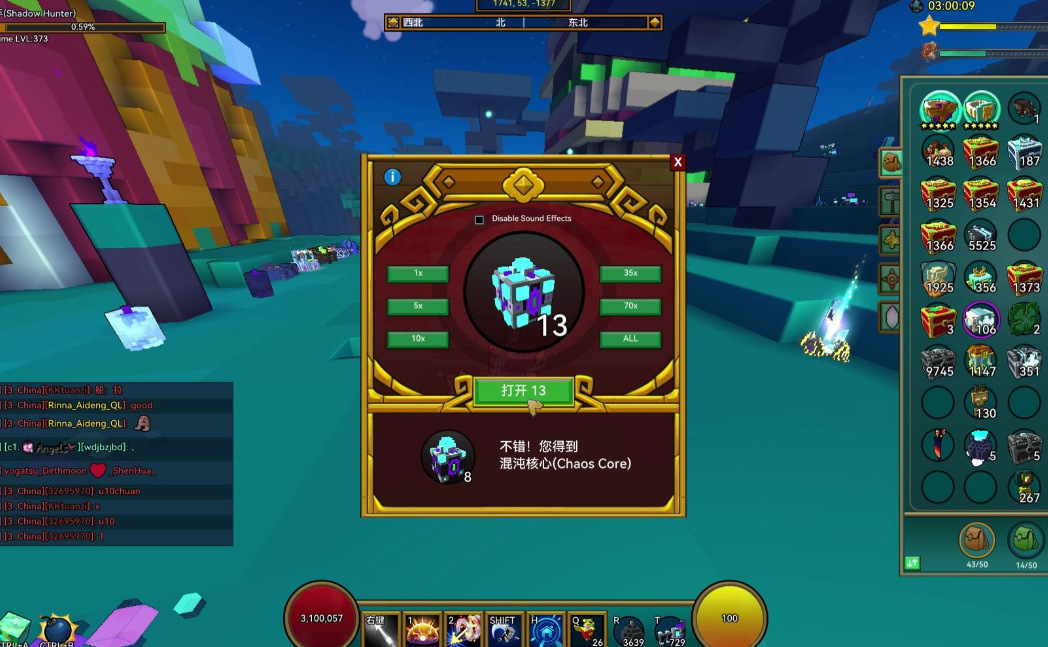
Task: Set open amount to 35x
Action: pos(630,274)
